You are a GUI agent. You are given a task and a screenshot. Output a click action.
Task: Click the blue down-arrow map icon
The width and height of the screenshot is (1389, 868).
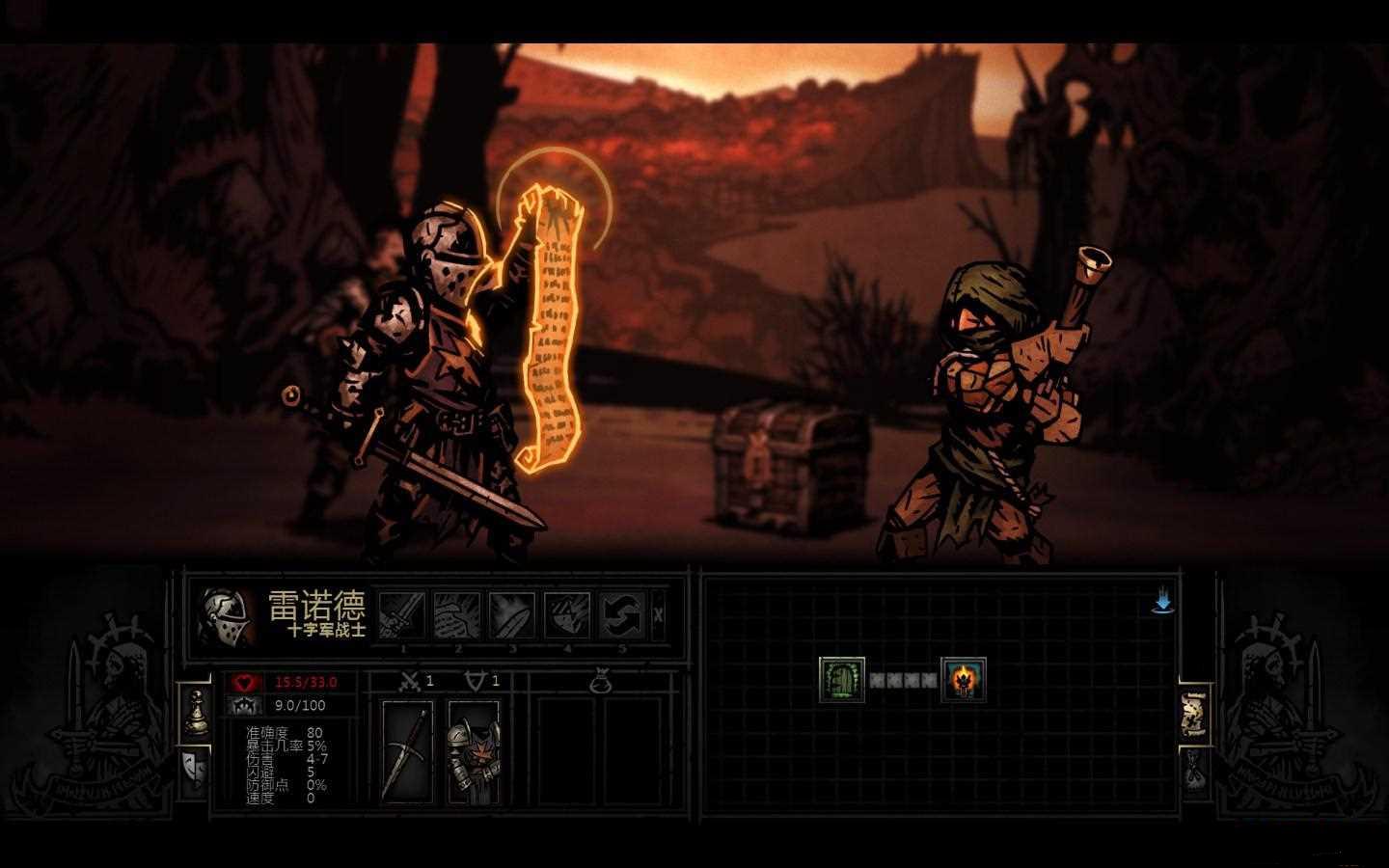(x=1162, y=604)
